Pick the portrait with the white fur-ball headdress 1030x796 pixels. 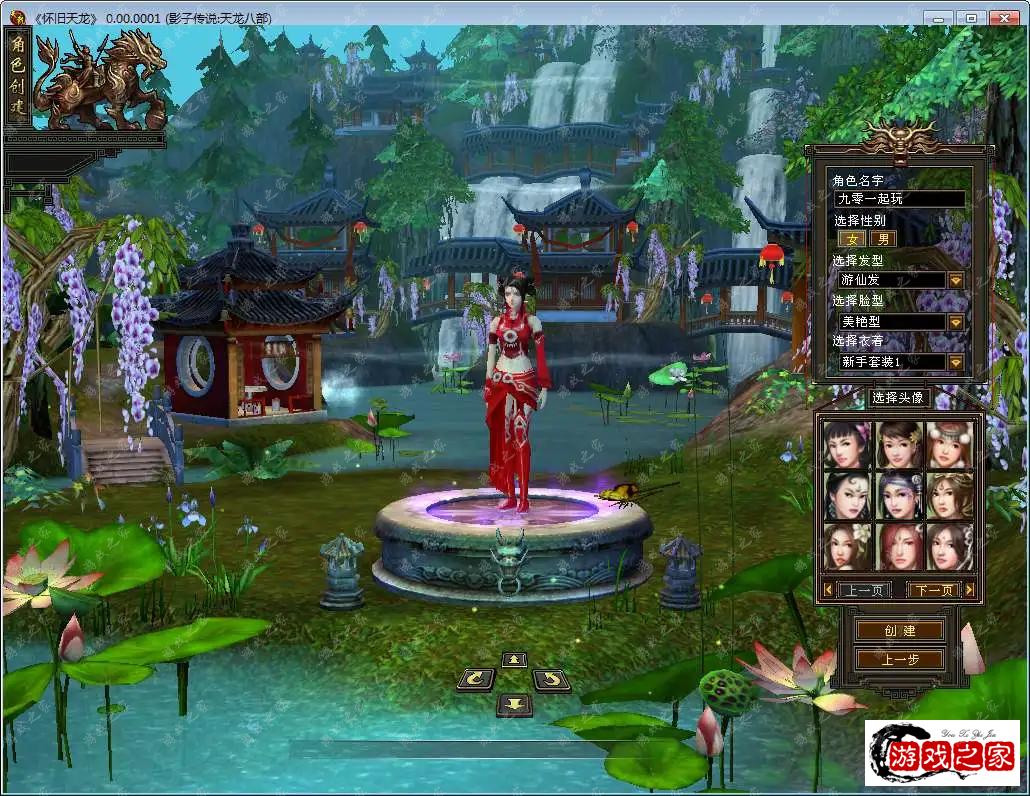click(949, 444)
